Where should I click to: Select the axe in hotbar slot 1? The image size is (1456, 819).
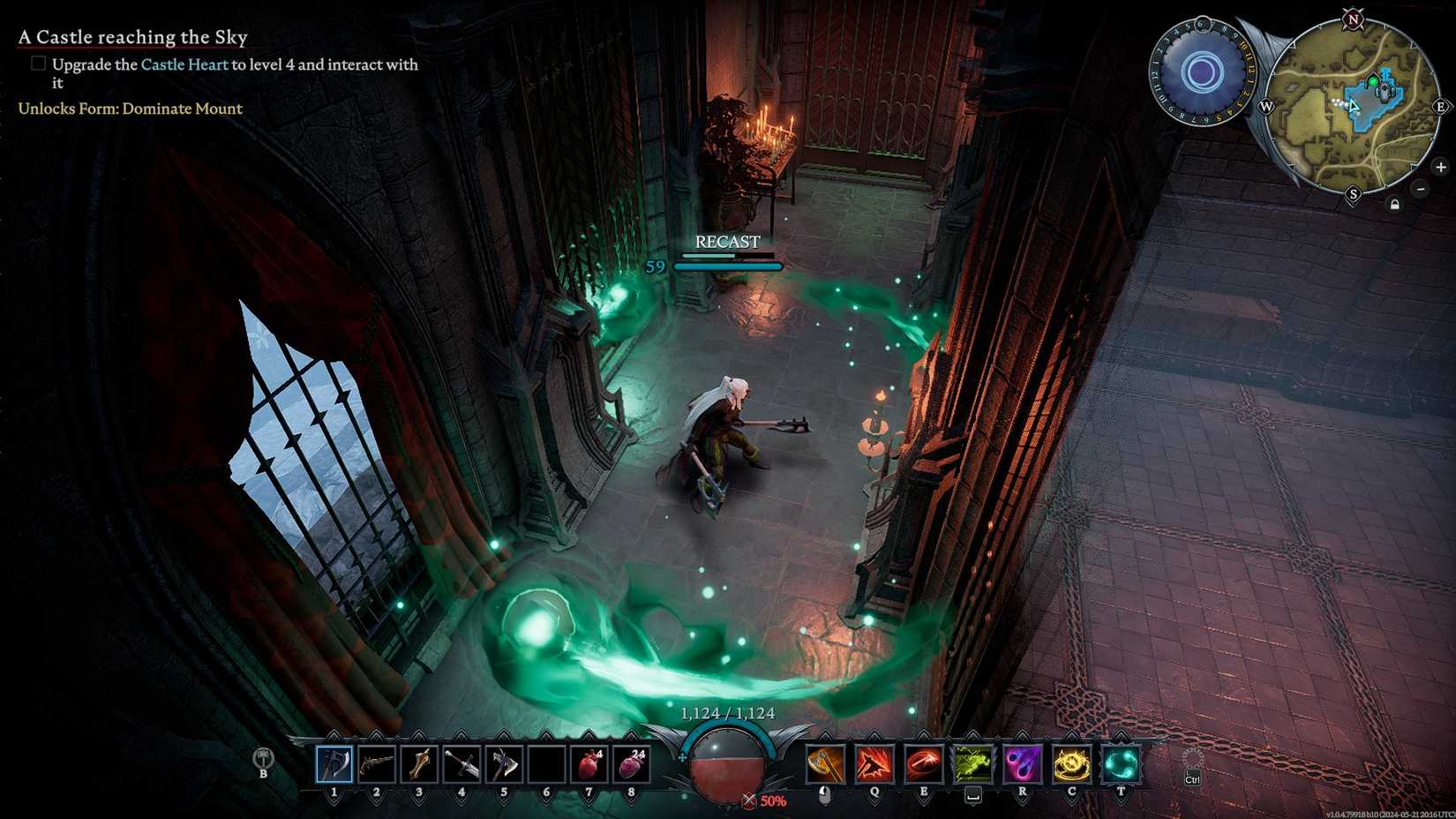pyautogui.click(x=334, y=764)
